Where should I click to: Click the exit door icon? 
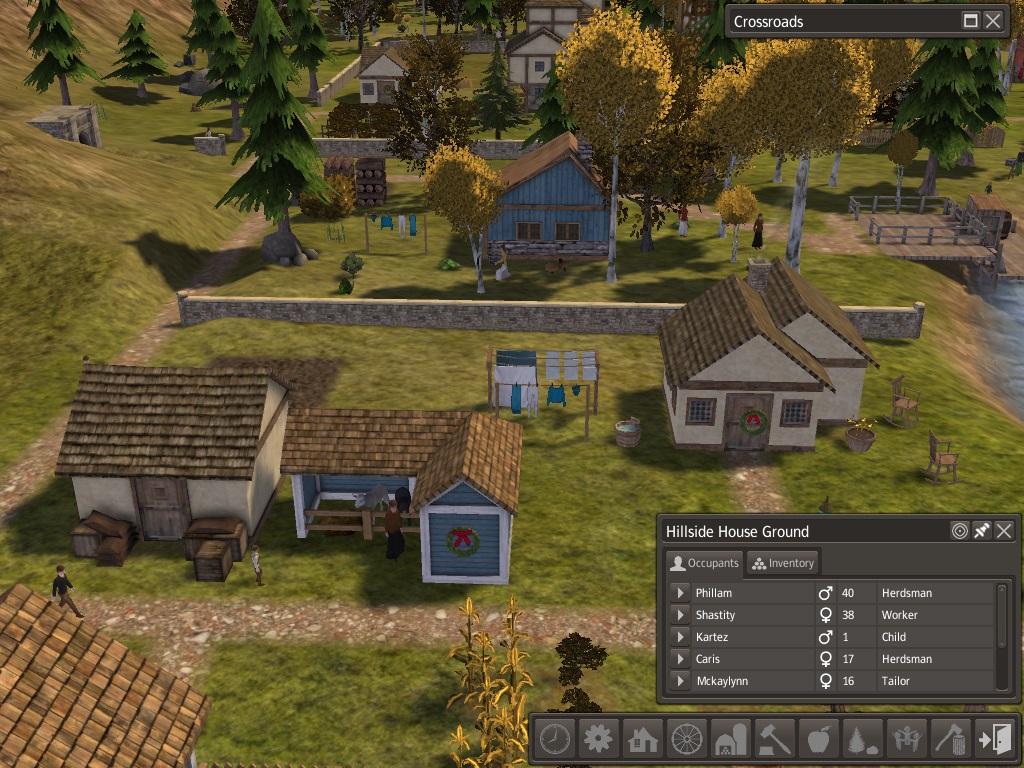click(994, 739)
